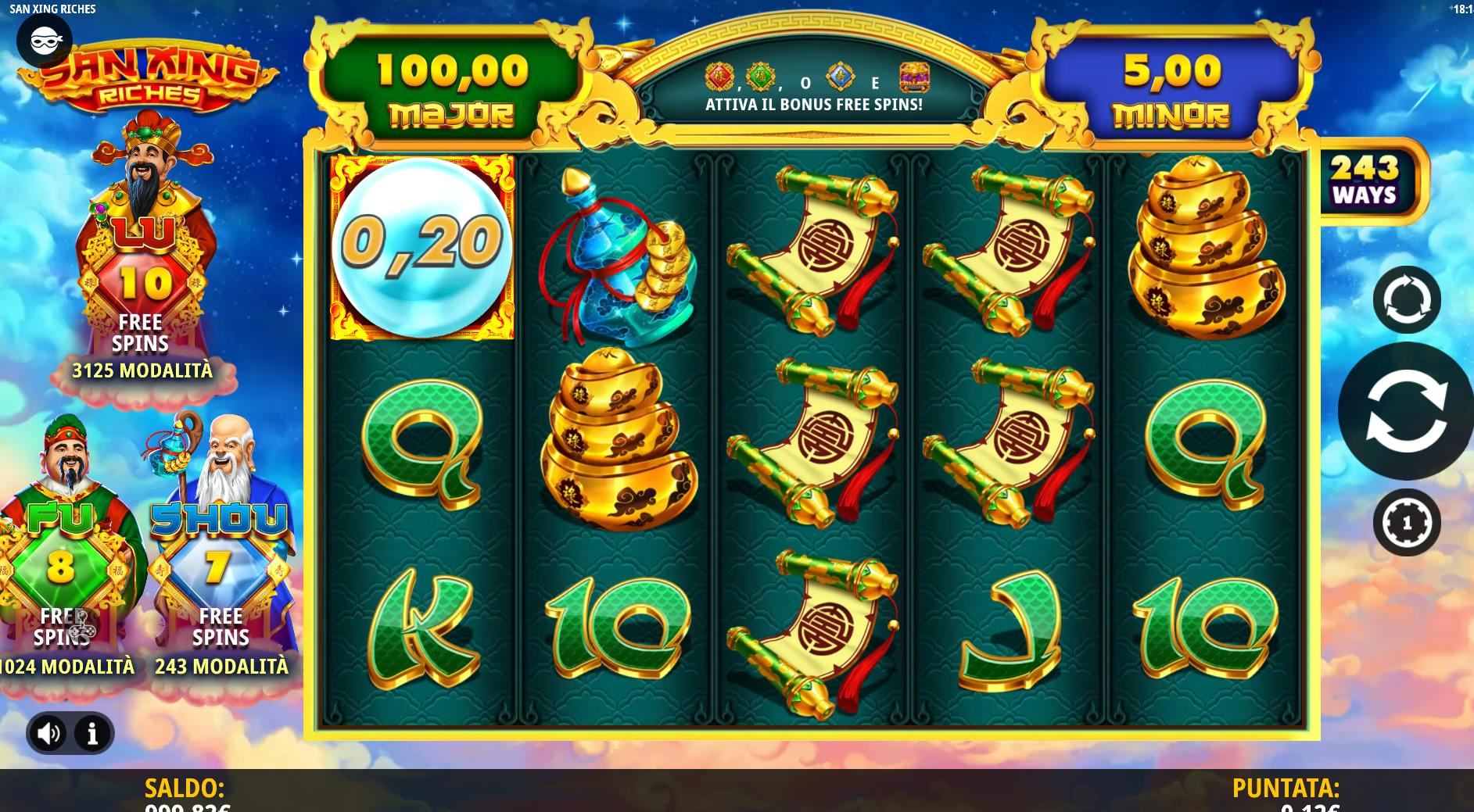Image resolution: width=1474 pixels, height=812 pixels.
Task: Toggle the game sound
Action: click(x=49, y=733)
